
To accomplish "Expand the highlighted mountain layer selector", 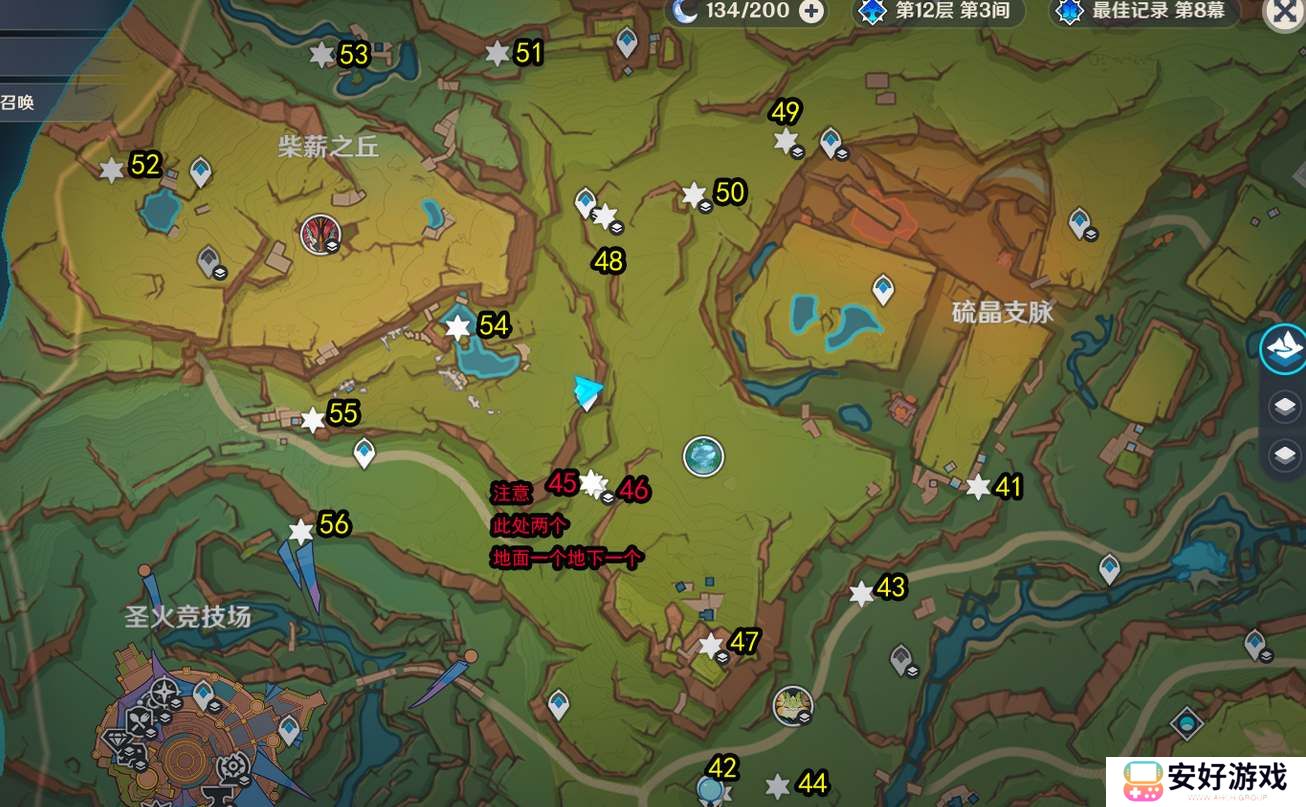I will tap(1283, 350).
